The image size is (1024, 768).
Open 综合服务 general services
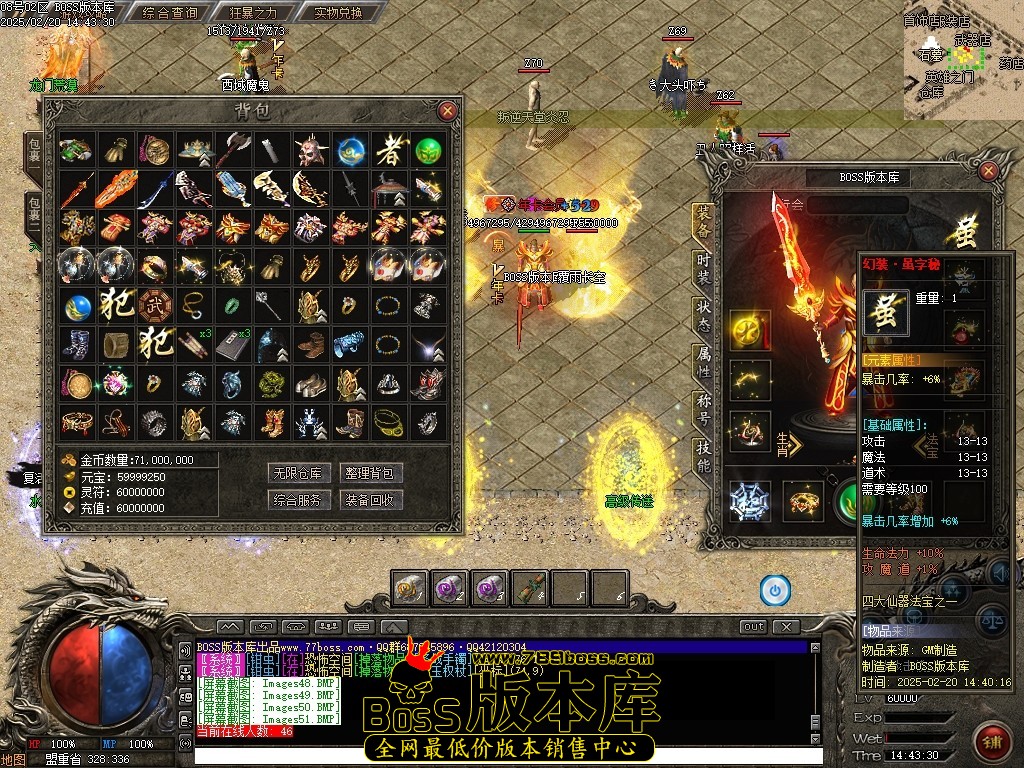click(x=300, y=499)
